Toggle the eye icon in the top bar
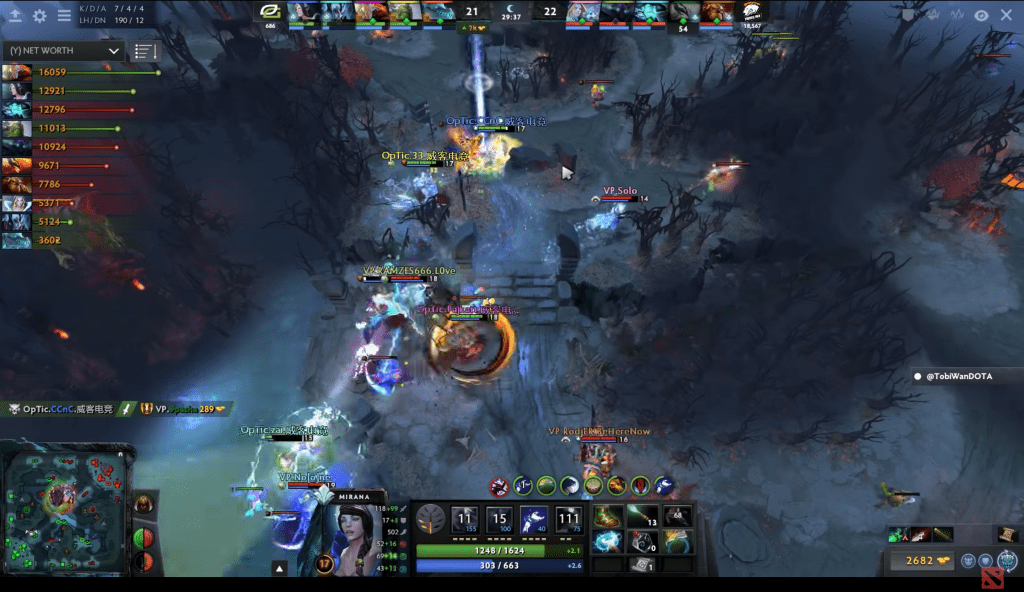The width and height of the screenshot is (1024, 592). click(x=981, y=15)
